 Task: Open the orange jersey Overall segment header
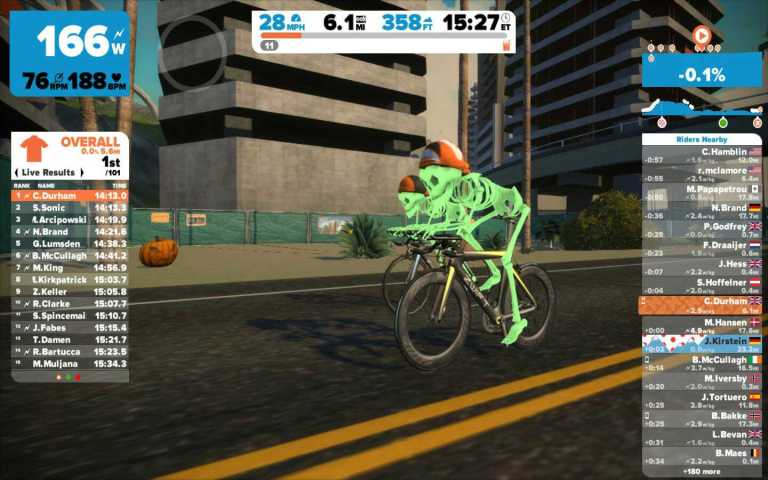[x=70, y=149]
